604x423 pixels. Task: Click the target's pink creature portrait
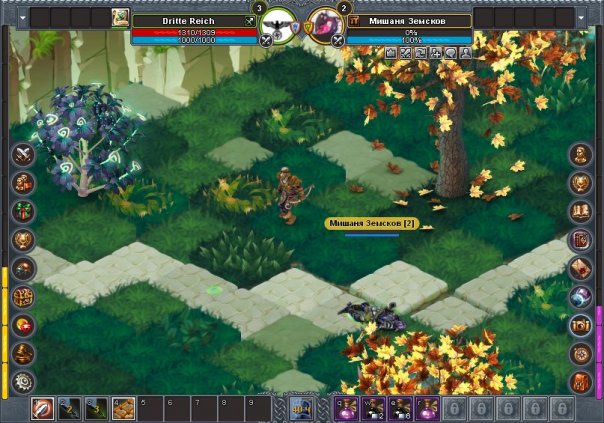click(x=323, y=25)
